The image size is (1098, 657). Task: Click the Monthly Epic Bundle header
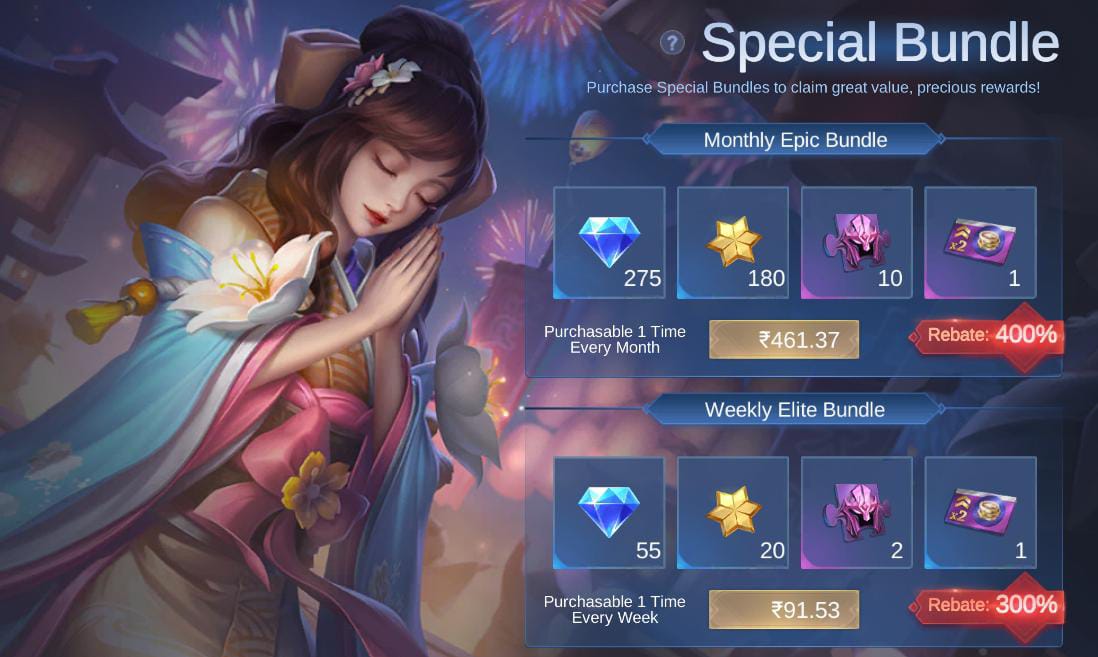(795, 140)
